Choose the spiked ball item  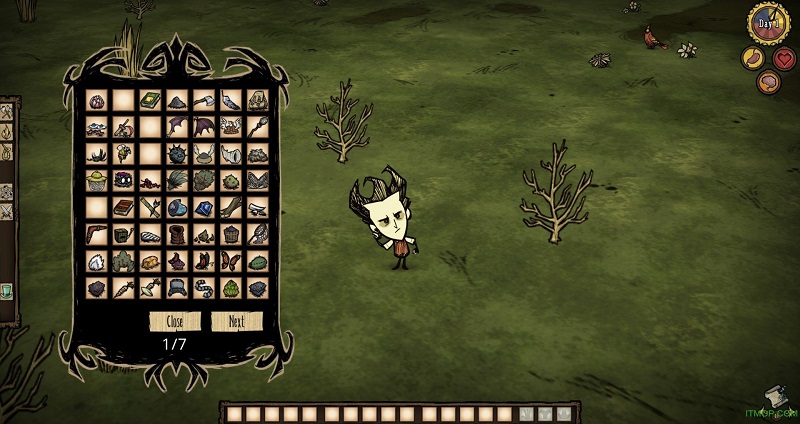pos(177,154)
